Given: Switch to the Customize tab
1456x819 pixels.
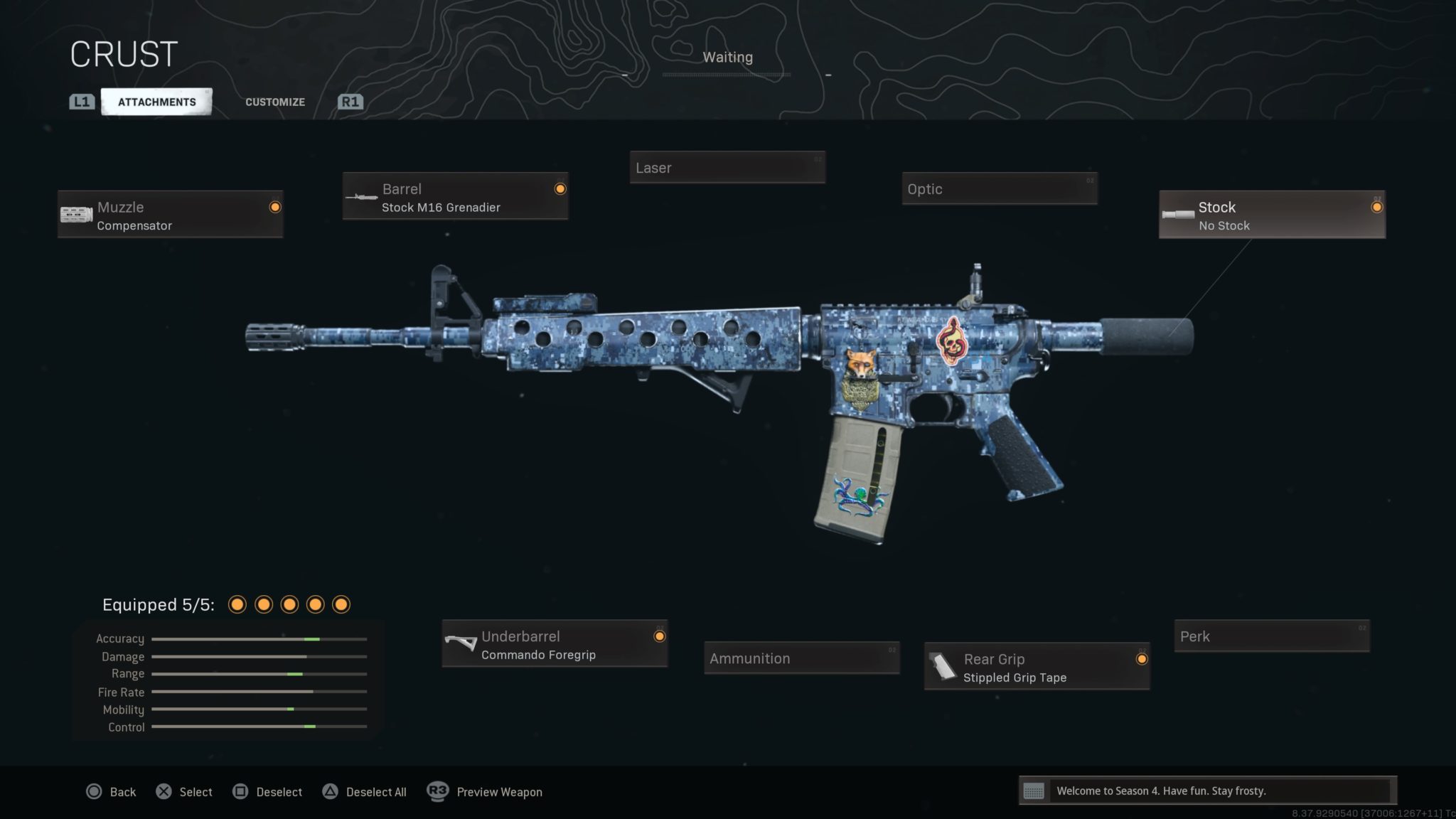Looking at the screenshot, I should pos(274,102).
